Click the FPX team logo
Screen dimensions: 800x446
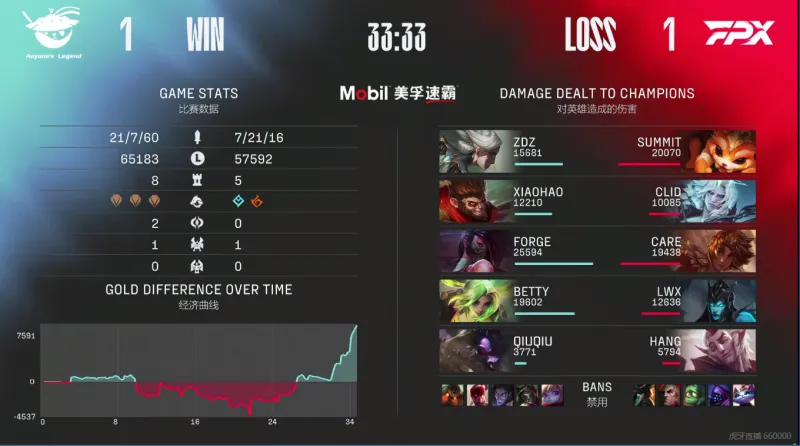[x=739, y=34]
